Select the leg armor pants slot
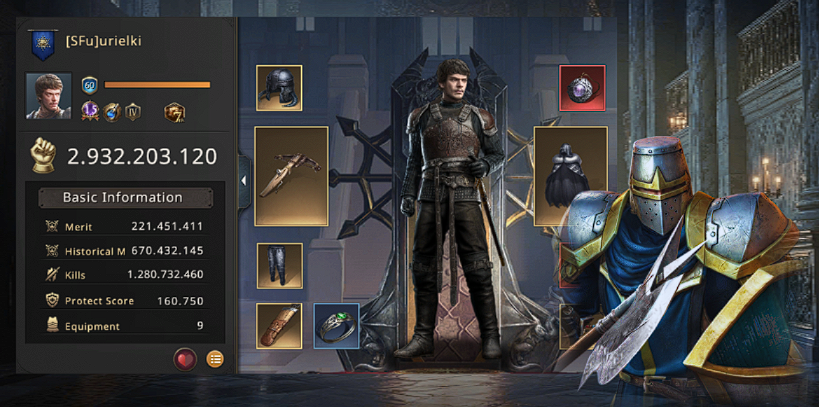This screenshot has width=819, height=407. pyautogui.click(x=279, y=266)
